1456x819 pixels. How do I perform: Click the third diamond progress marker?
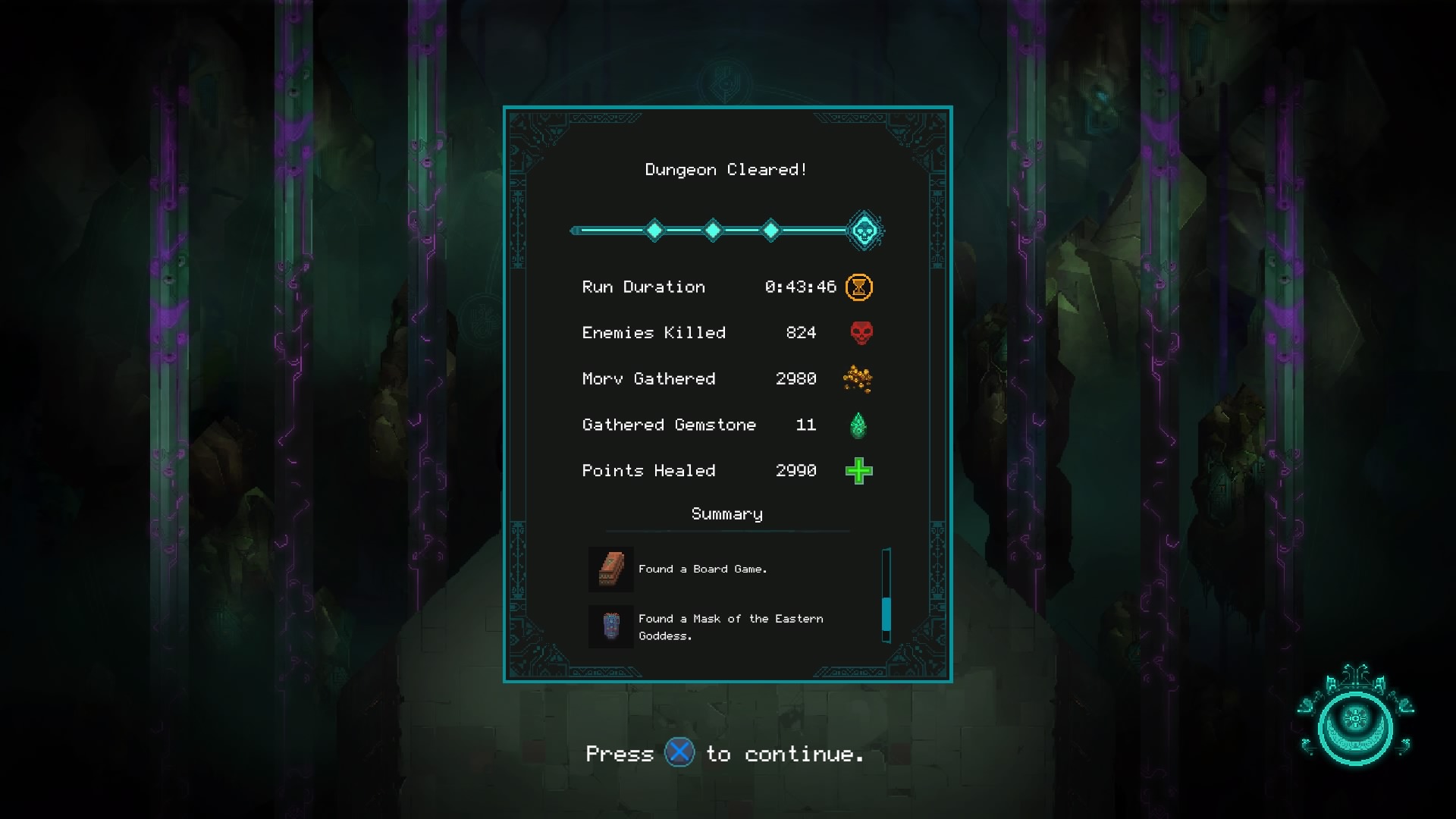771,228
